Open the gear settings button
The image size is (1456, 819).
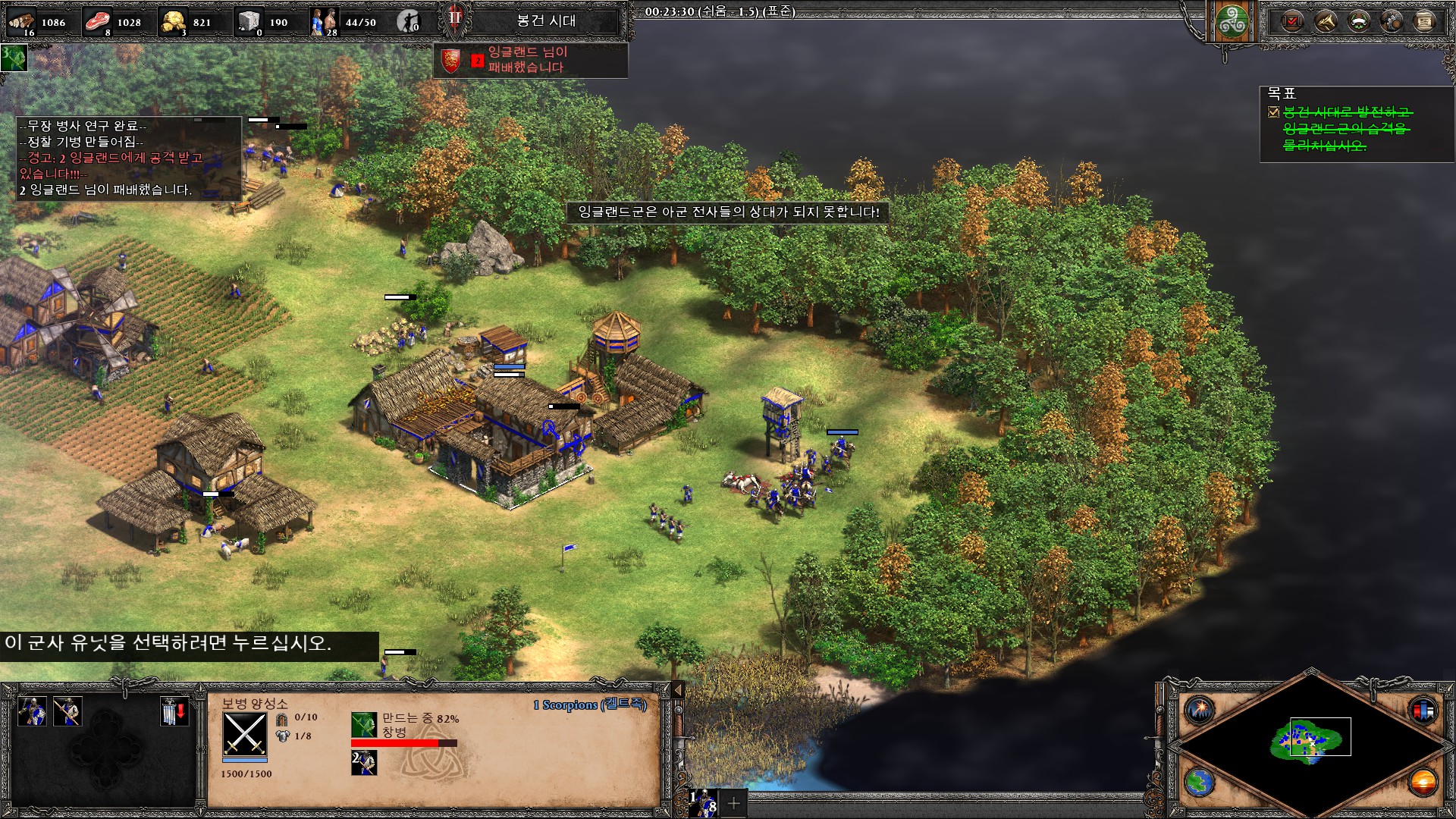(x=1392, y=21)
